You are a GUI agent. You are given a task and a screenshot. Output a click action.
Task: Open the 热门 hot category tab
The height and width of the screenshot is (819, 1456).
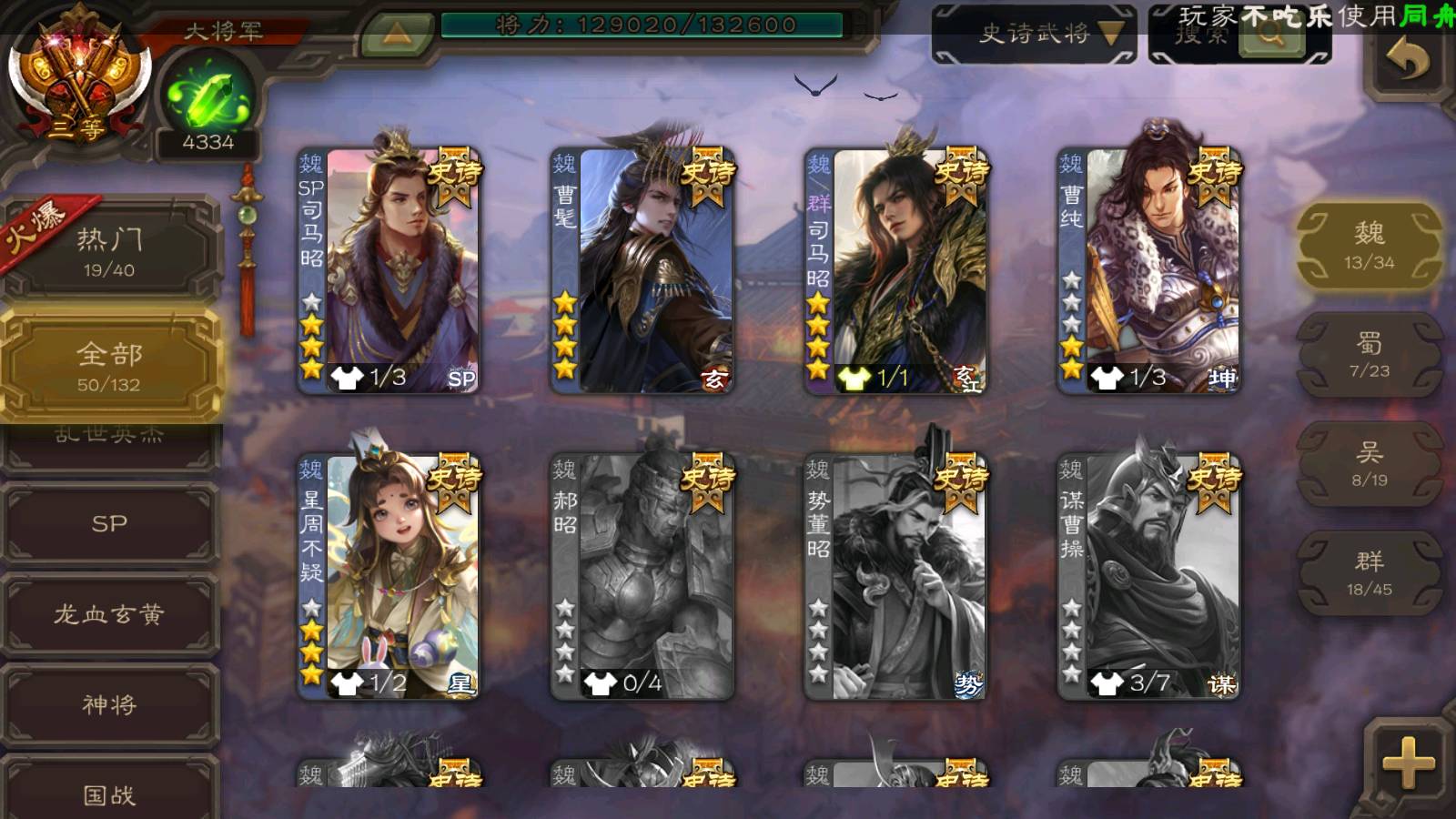coord(109,251)
